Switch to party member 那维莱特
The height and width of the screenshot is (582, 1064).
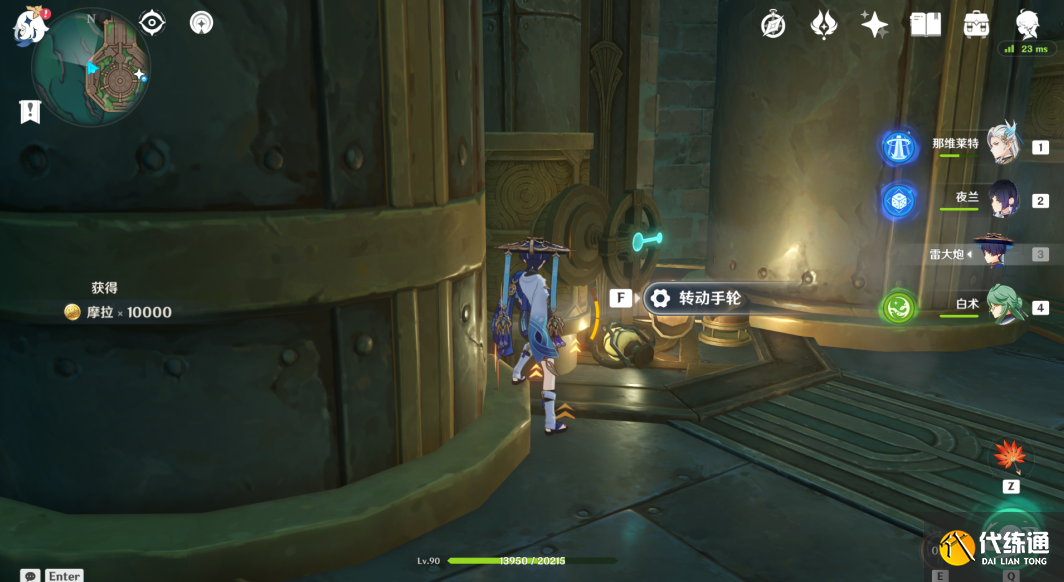tap(1003, 145)
